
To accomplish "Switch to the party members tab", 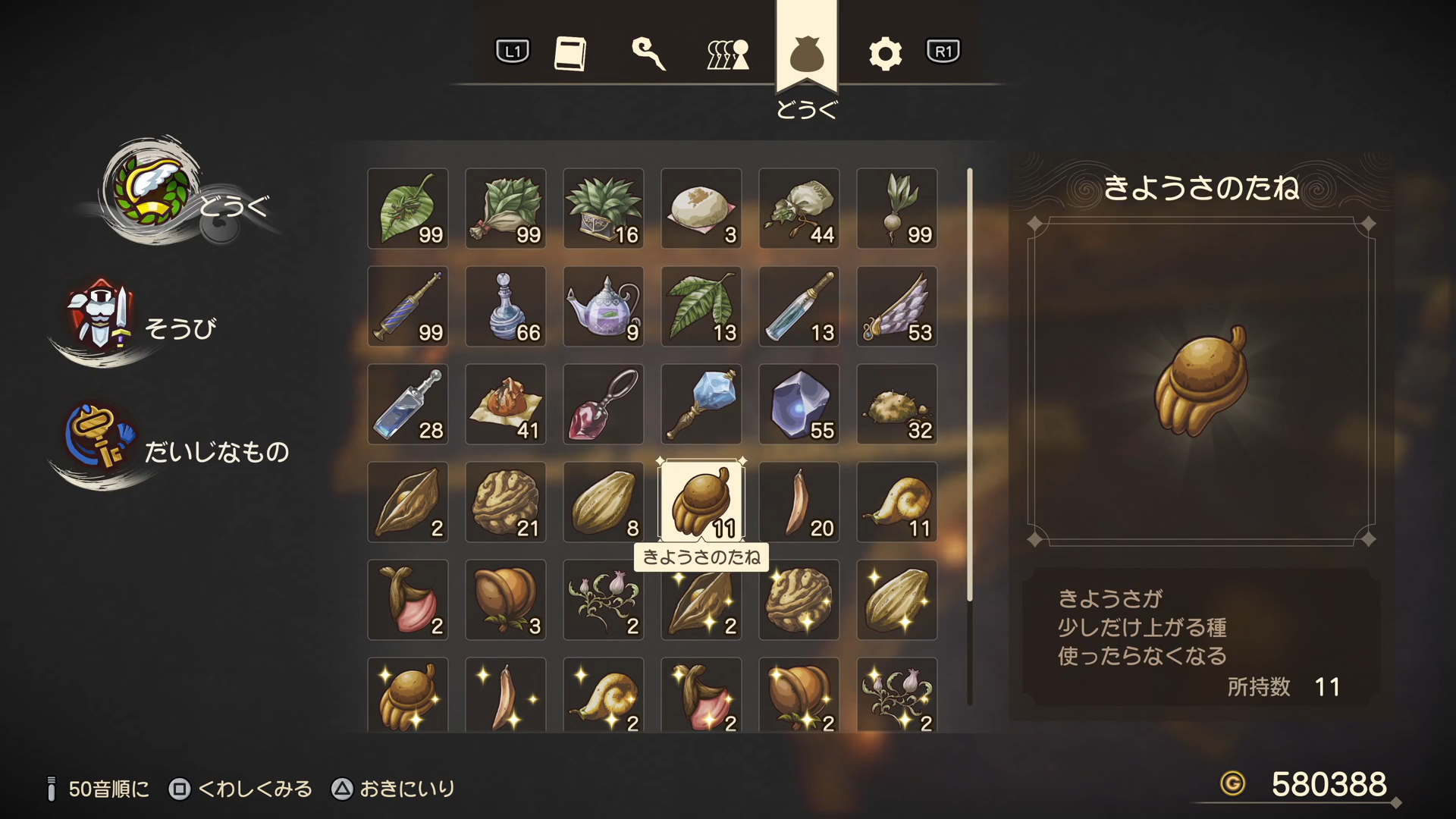I will tap(728, 53).
